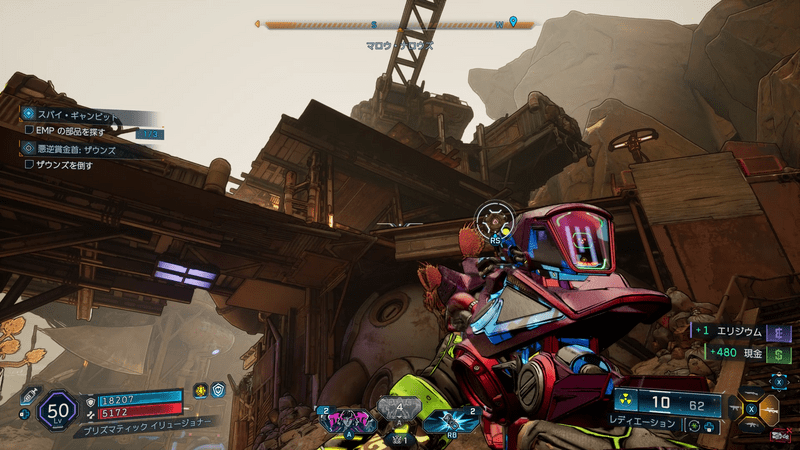Activate the blue ordnance ability icon
The width and height of the screenshot is (800, 450).
(444, 421)
